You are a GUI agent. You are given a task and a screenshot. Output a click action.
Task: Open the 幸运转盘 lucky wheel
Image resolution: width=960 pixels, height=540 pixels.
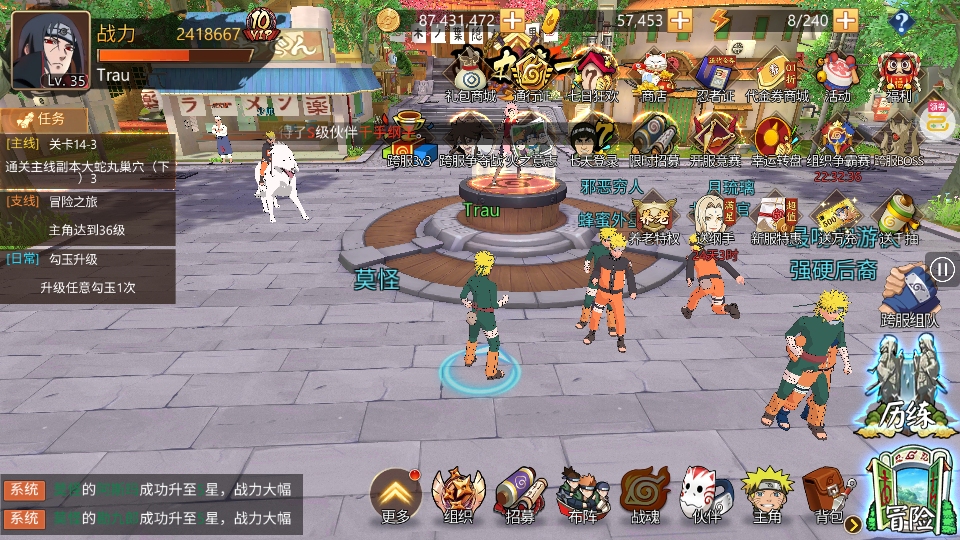(773, 138)
